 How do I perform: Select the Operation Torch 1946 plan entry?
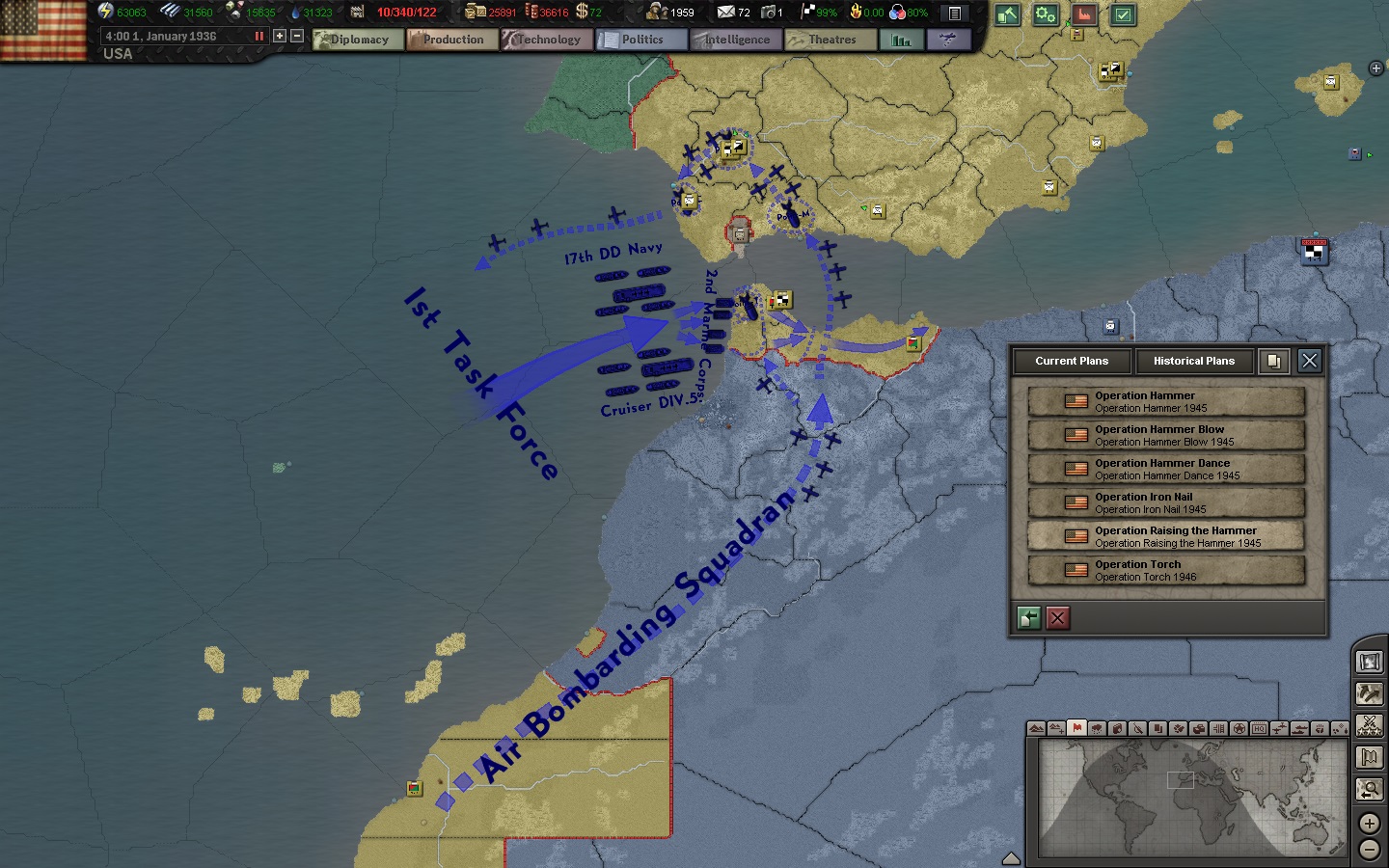(x=1165, y=570)
